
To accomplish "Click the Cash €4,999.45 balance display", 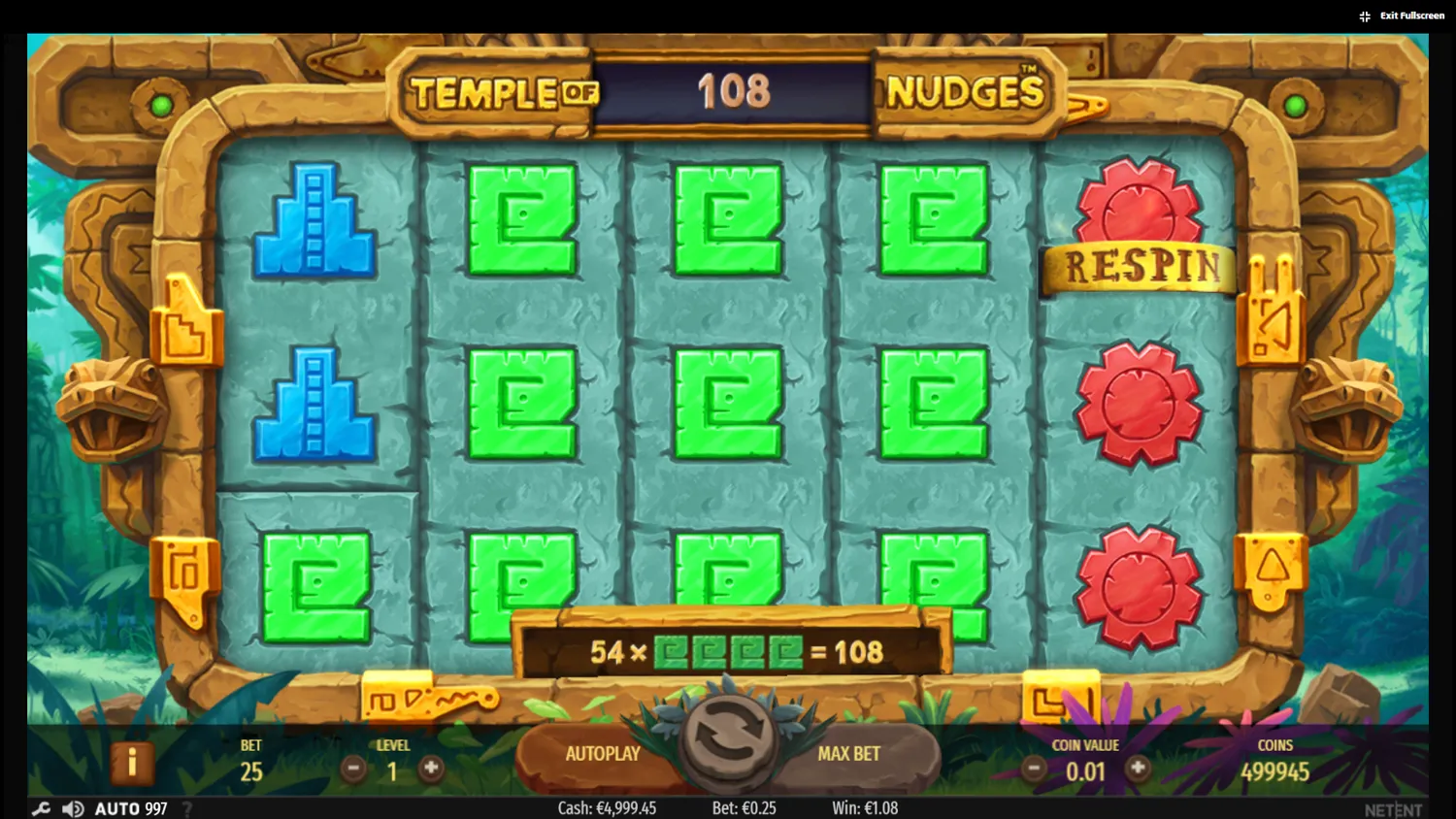I will point(607,807).
